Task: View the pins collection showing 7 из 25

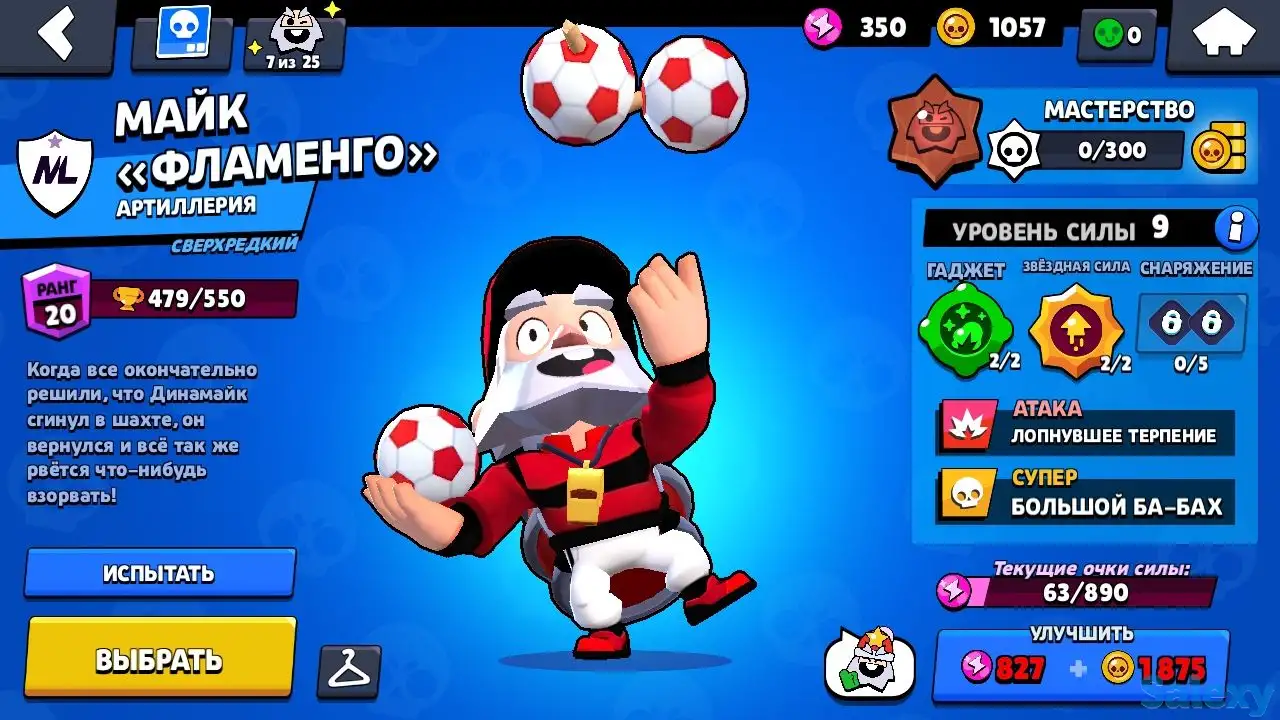Action: coord(289,35)
